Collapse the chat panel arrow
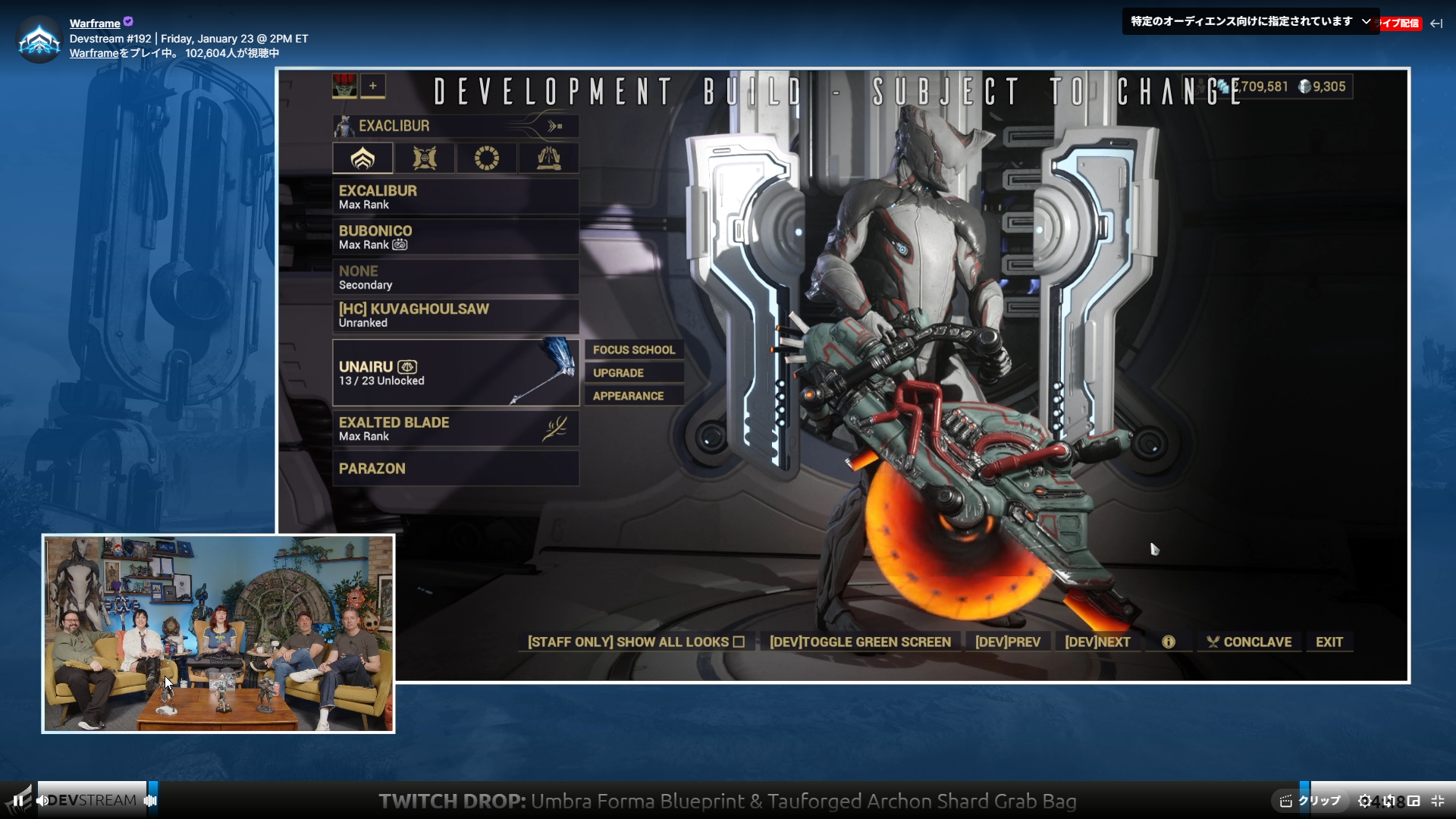 click(1438, 24)
